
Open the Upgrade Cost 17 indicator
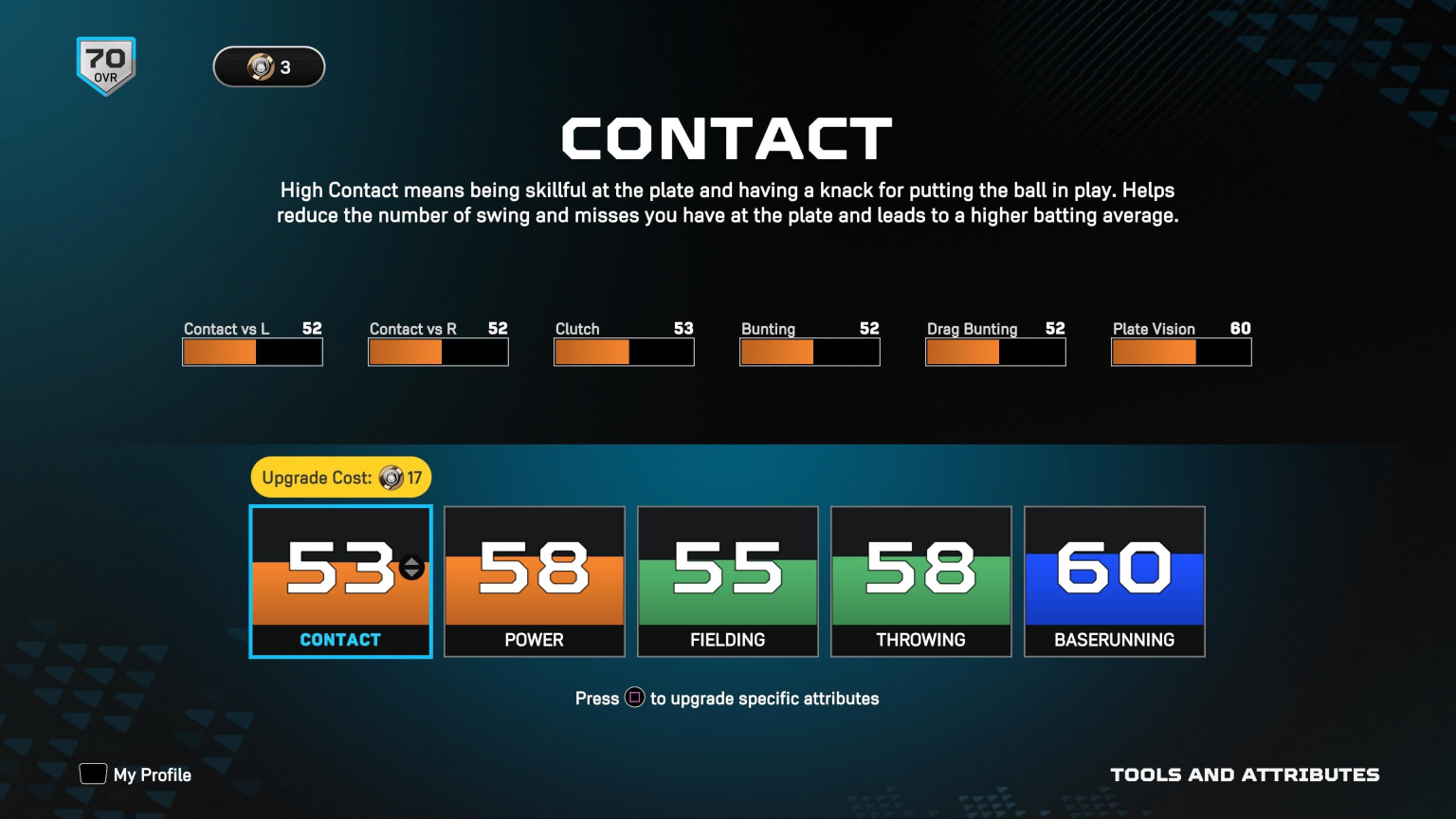340,478
